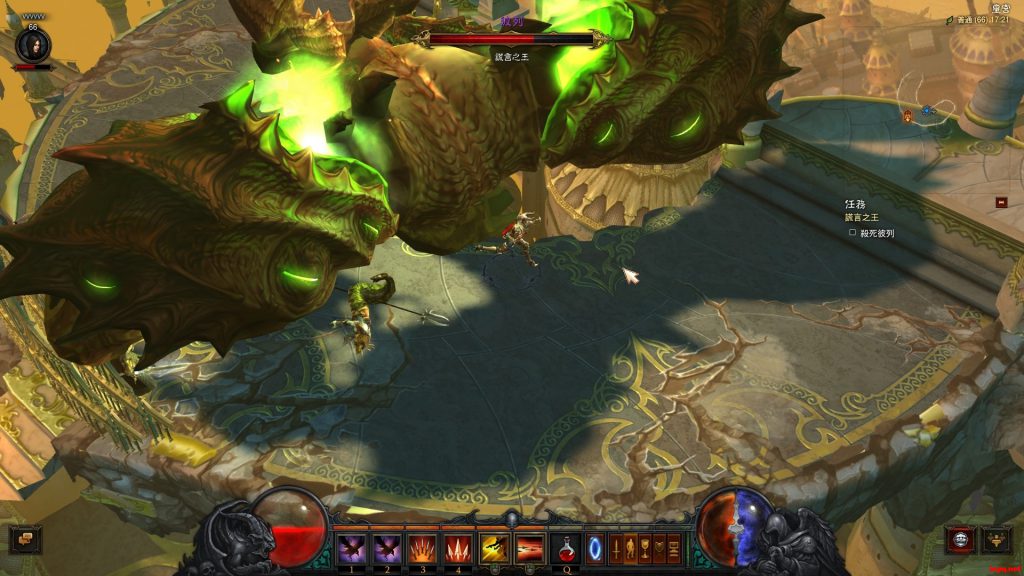Cast the blue town portal
The height and width of the screenshot is (576, 1024).
pyautogui.click(x=595, y=548)
